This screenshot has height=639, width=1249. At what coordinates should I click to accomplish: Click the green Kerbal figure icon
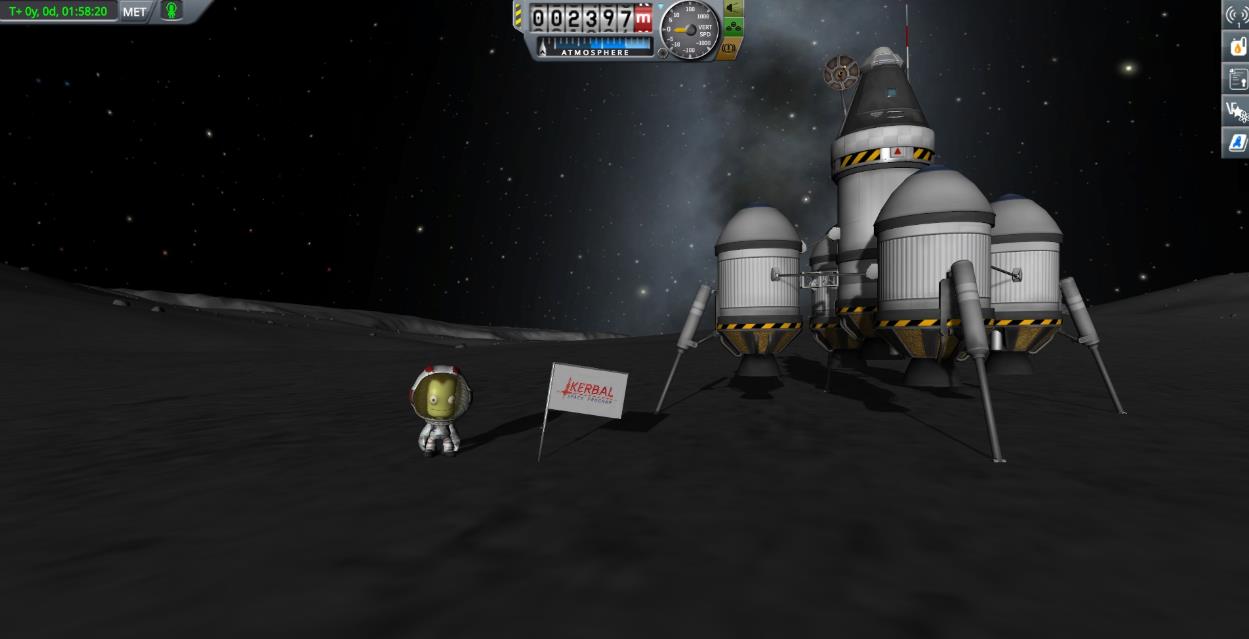pyautogui.click(x=171, y=11)
